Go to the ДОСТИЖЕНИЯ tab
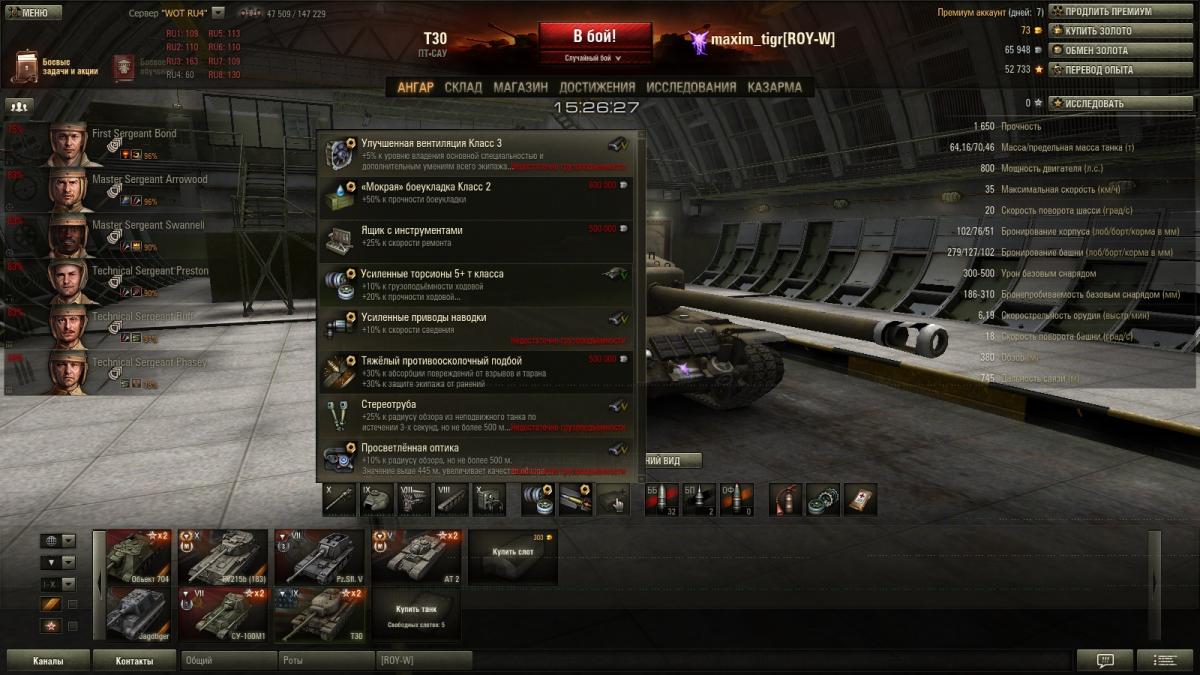The image size is (1200, 675). [597, 87]
